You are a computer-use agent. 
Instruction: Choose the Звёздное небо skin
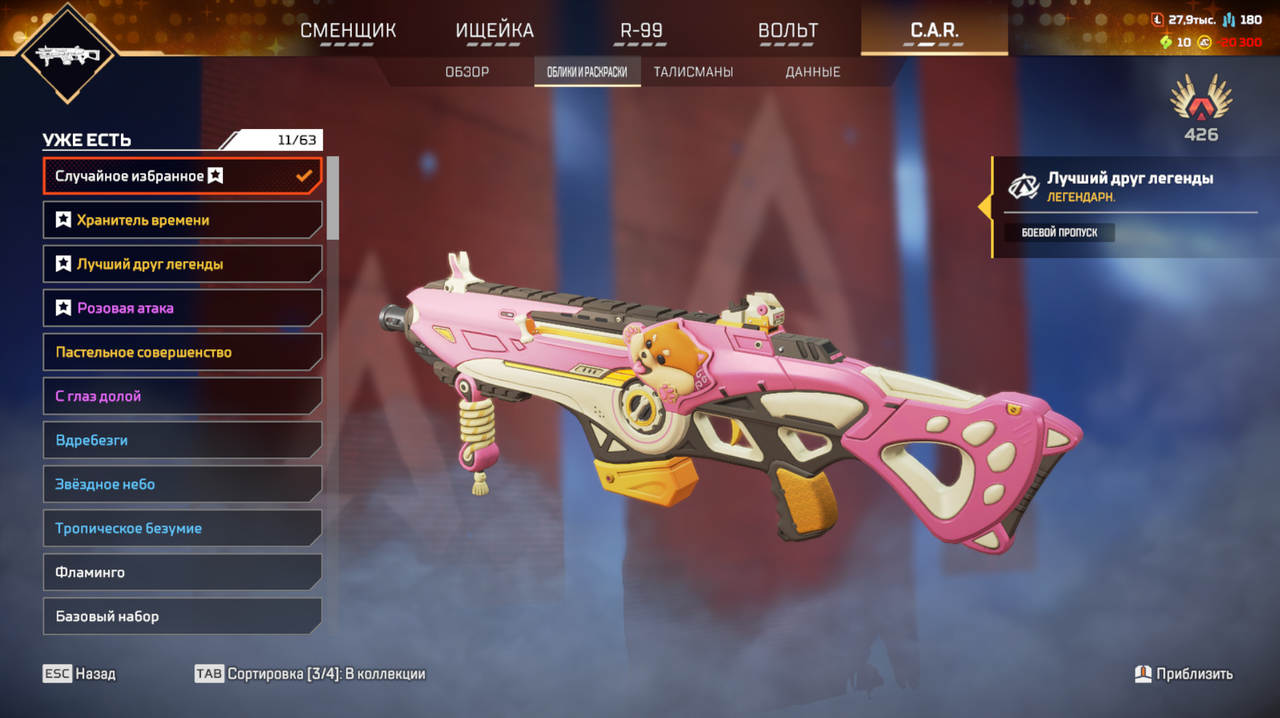point(182,484)
